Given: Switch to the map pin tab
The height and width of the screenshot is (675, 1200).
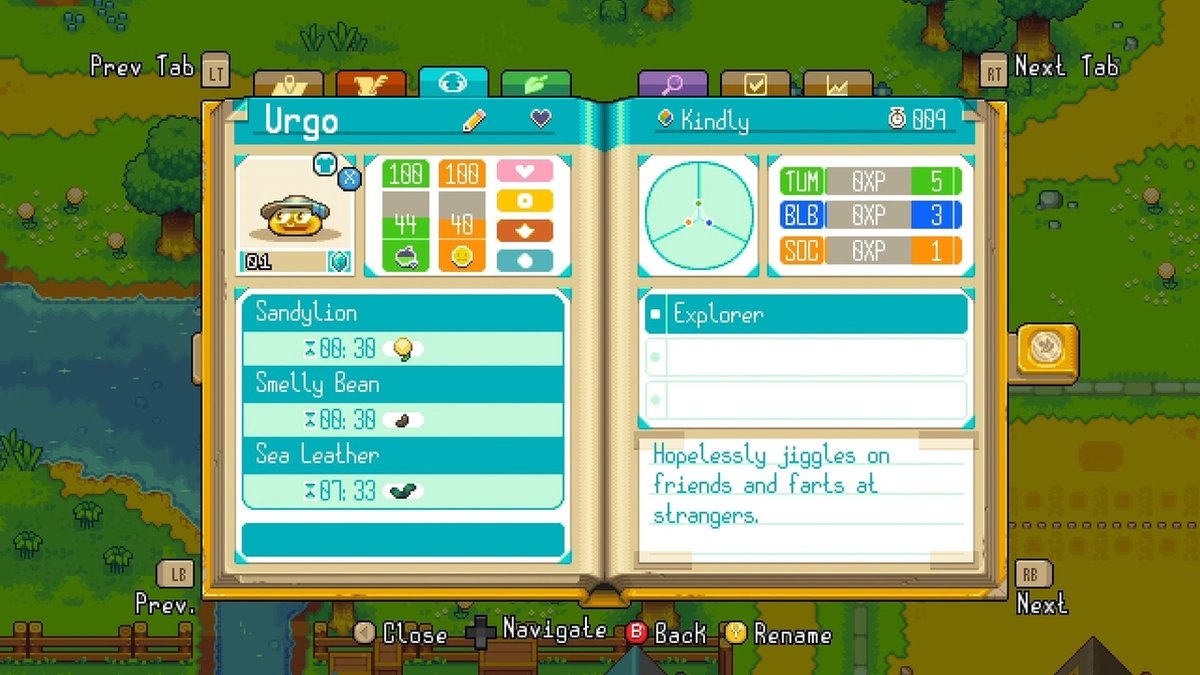Looking at the screenshot, I should point(289,85).
